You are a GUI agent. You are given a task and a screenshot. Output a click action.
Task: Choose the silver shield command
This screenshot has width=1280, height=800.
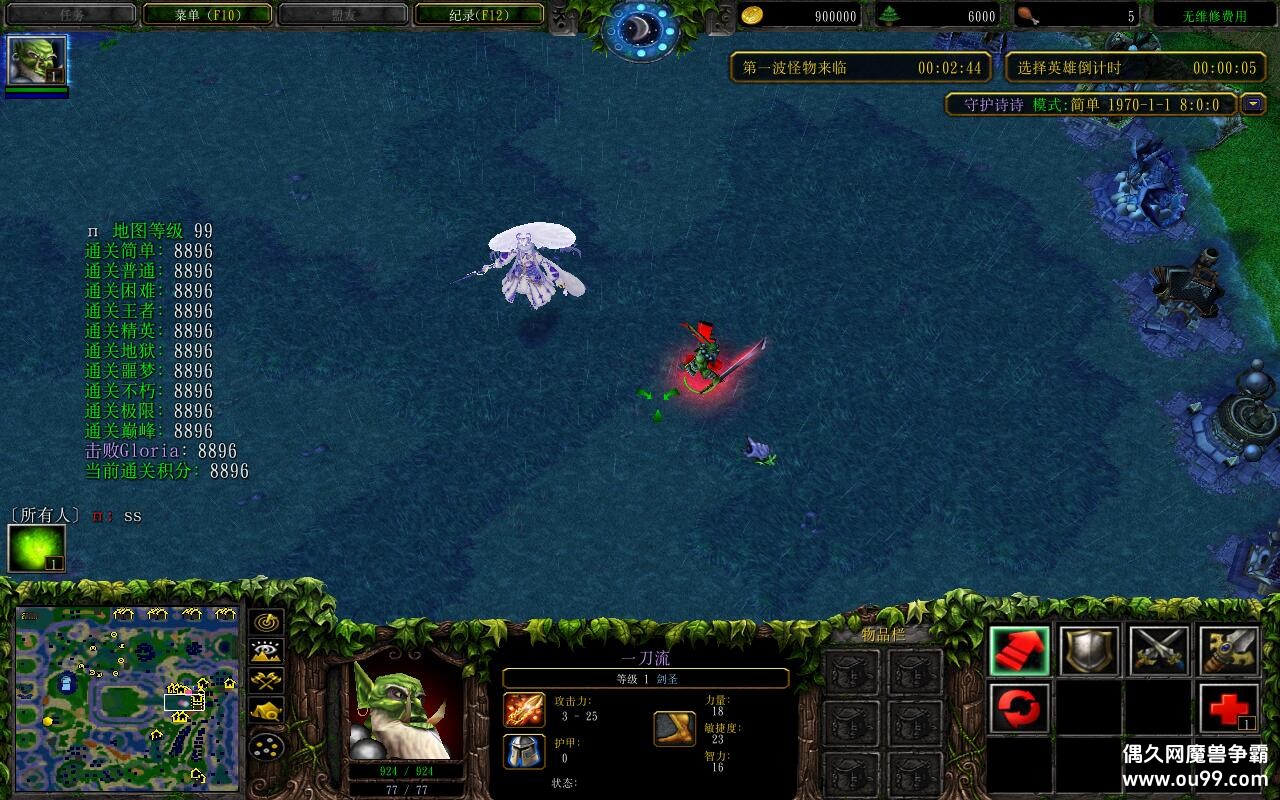tap(1089, 651)
